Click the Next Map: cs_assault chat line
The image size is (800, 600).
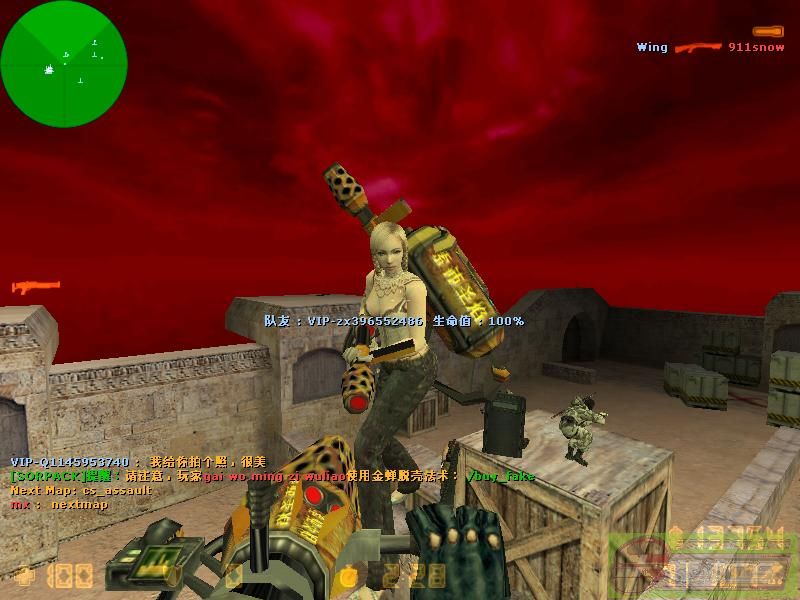[81, 490]
